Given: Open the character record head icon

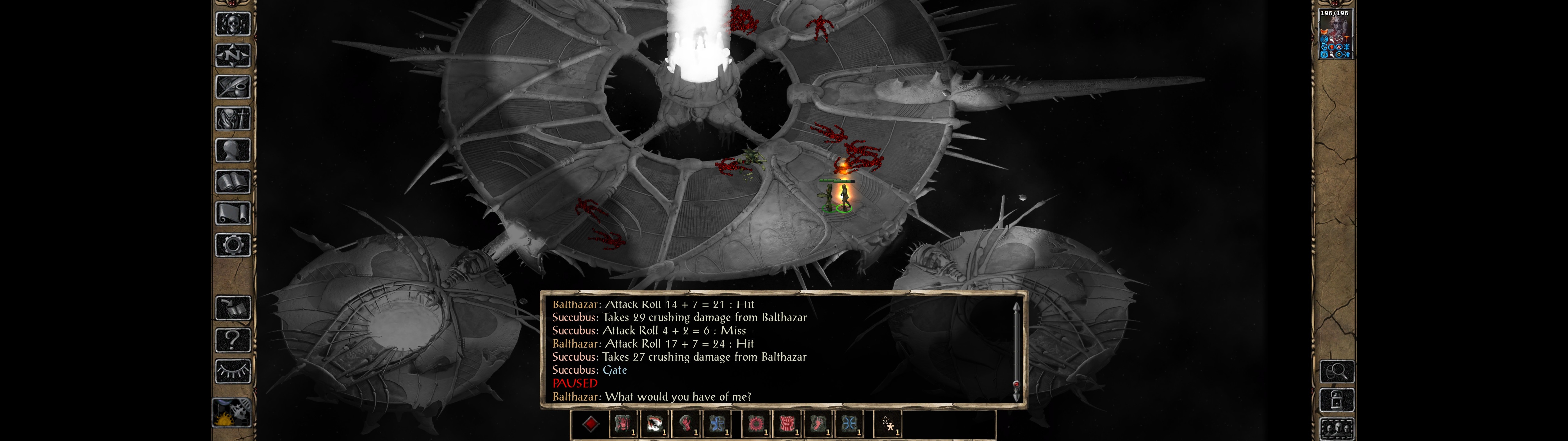Looking at the screenshot, I should point(232,150).
